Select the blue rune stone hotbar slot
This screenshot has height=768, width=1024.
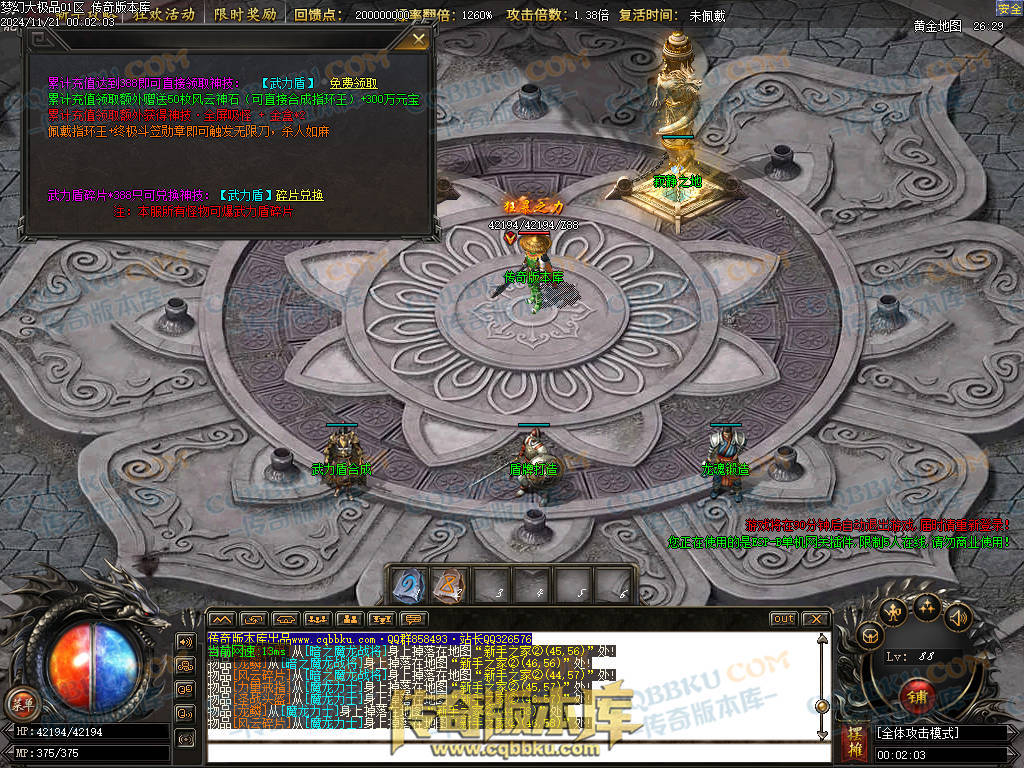tap(408, 585)
